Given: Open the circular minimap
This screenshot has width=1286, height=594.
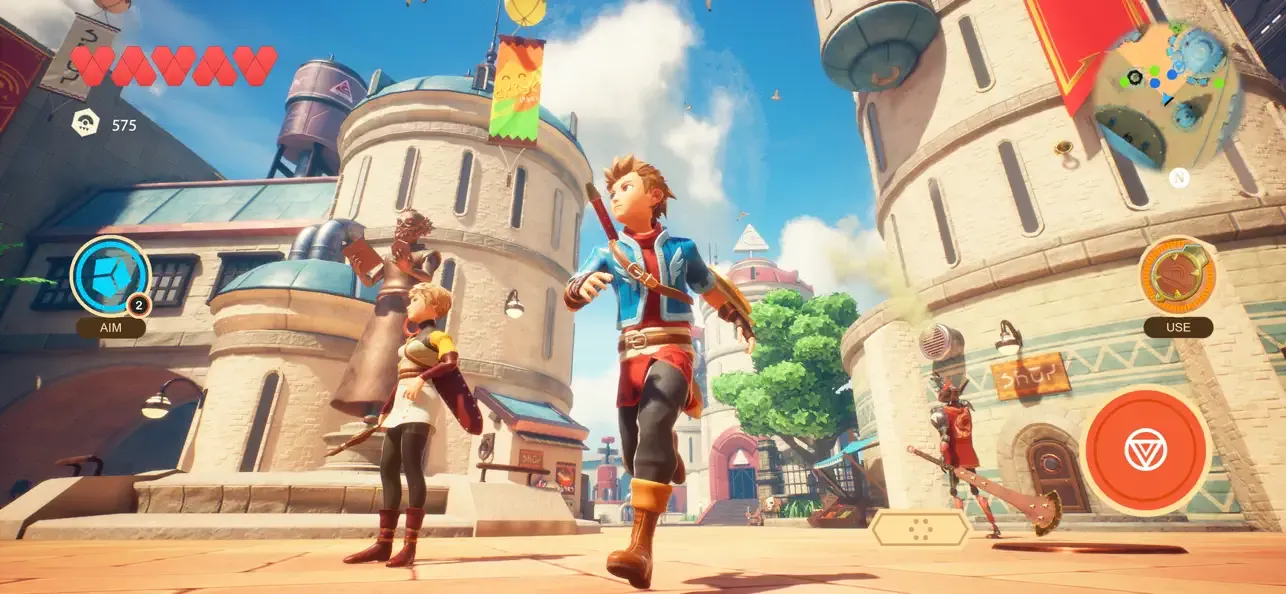Looking at the screenshot, I should tap(1166, 96).
